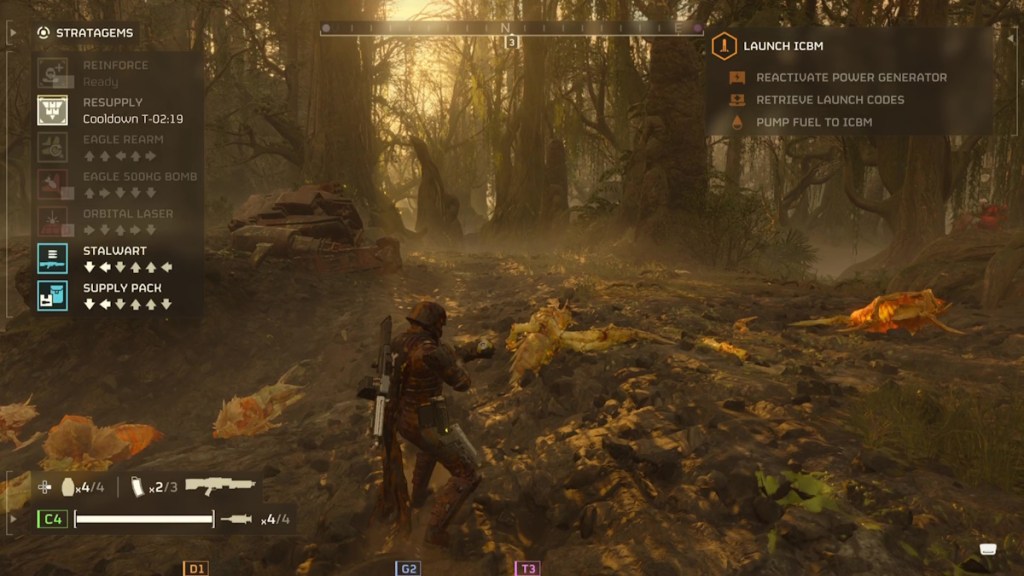
Task: Select the primary weapon rifle icon
Action: coord(220,486)
